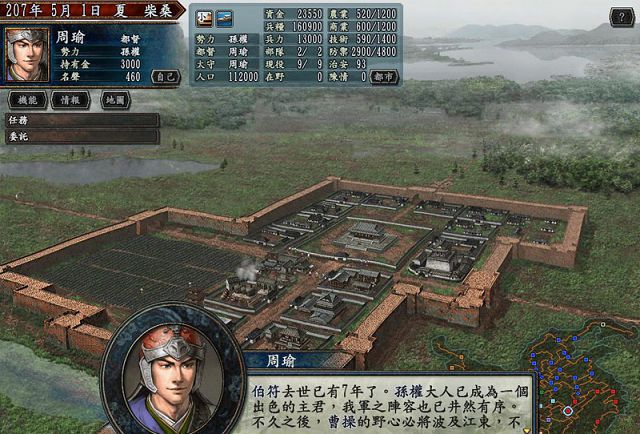Click the 都市 (city) button
This screenshot has width=640, height=434.
(383, 76)
